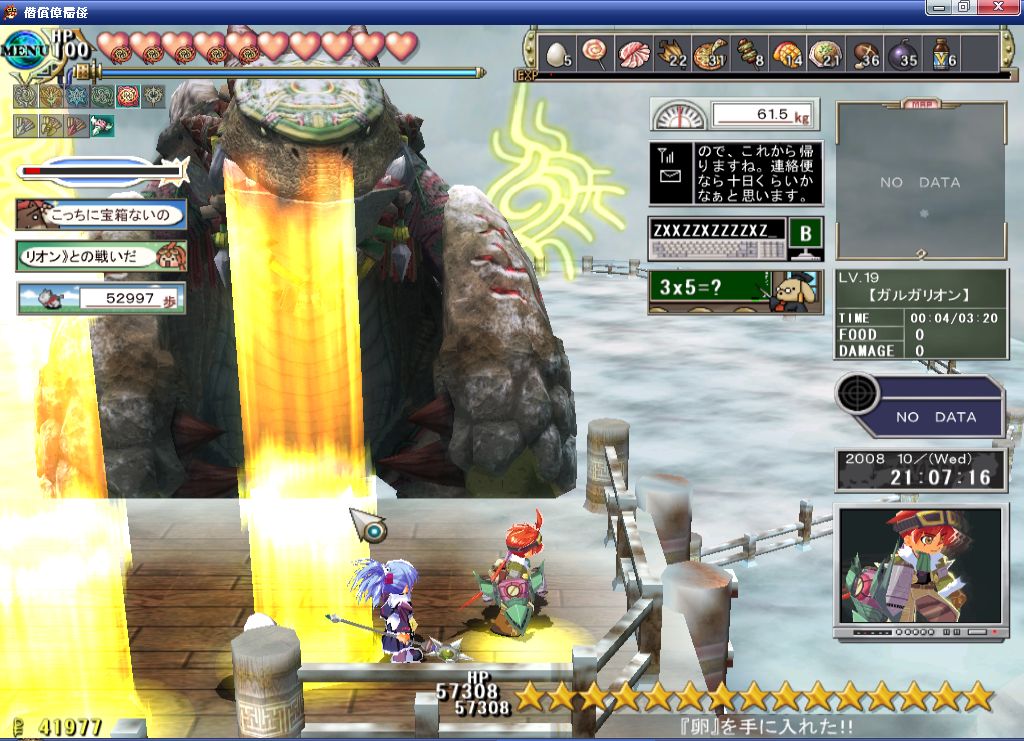Select the egg item slot
This screenshot has width=1024, height=741.
click(x=558, y=53)
